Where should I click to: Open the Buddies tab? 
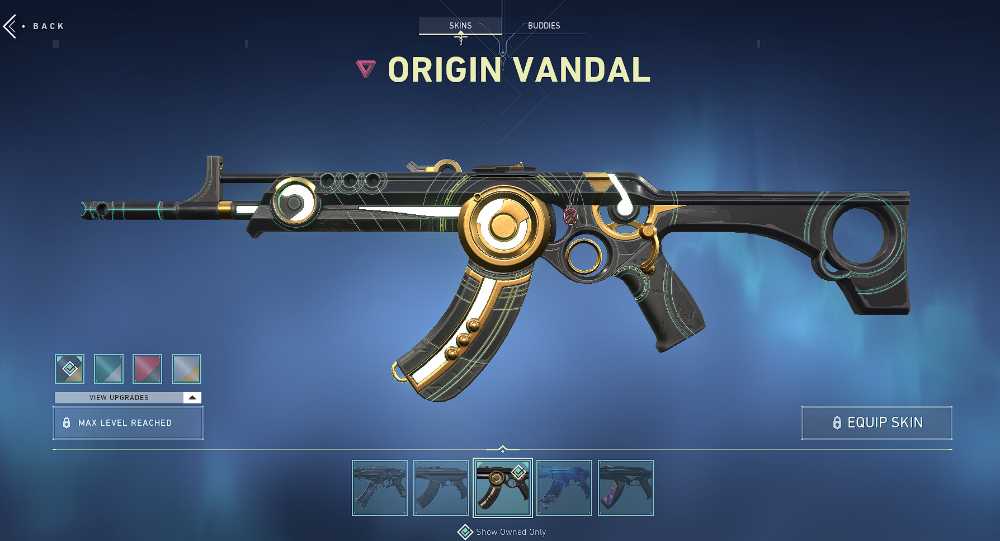point(544,25)
